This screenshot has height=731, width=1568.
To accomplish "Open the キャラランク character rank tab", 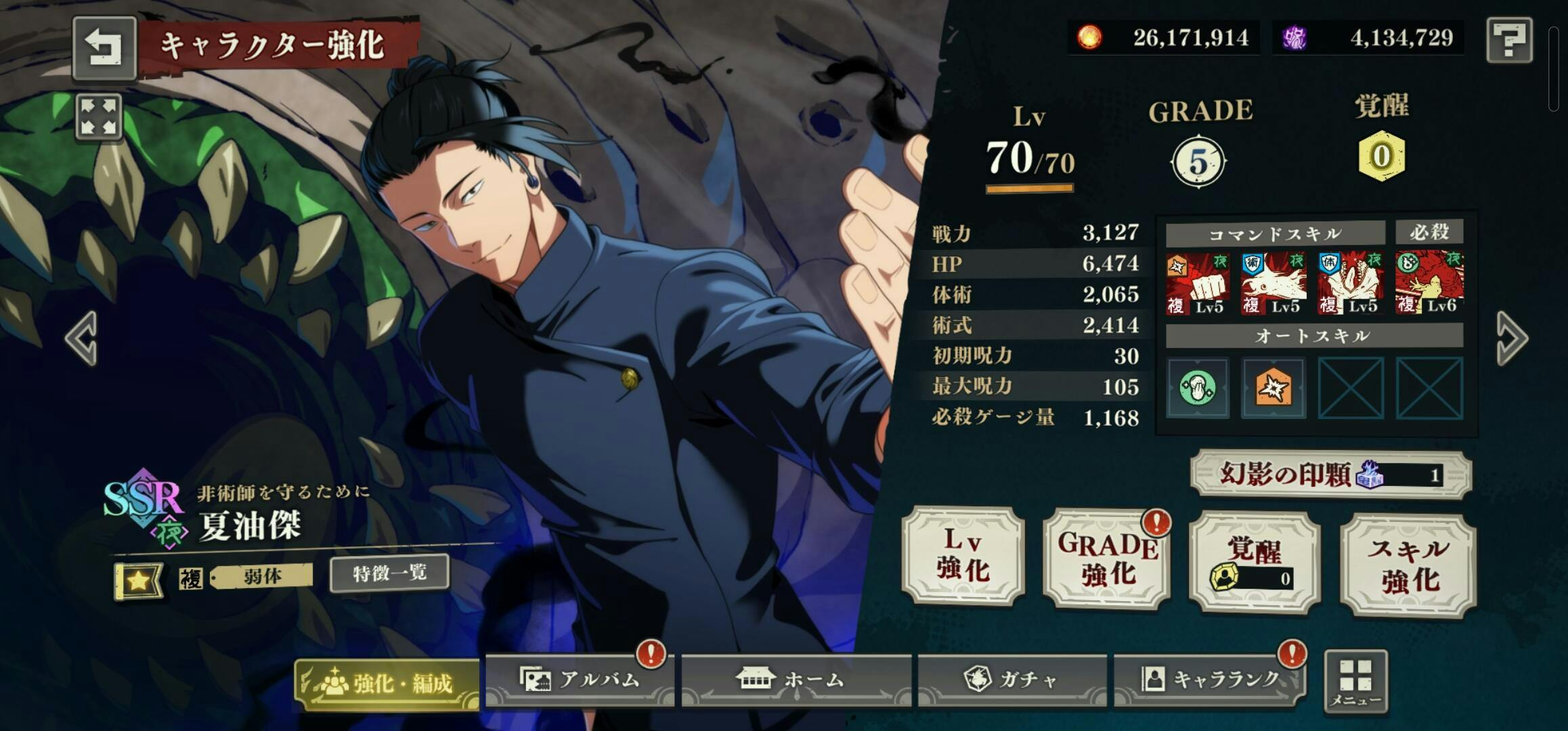I will (x=1210, y=680).
